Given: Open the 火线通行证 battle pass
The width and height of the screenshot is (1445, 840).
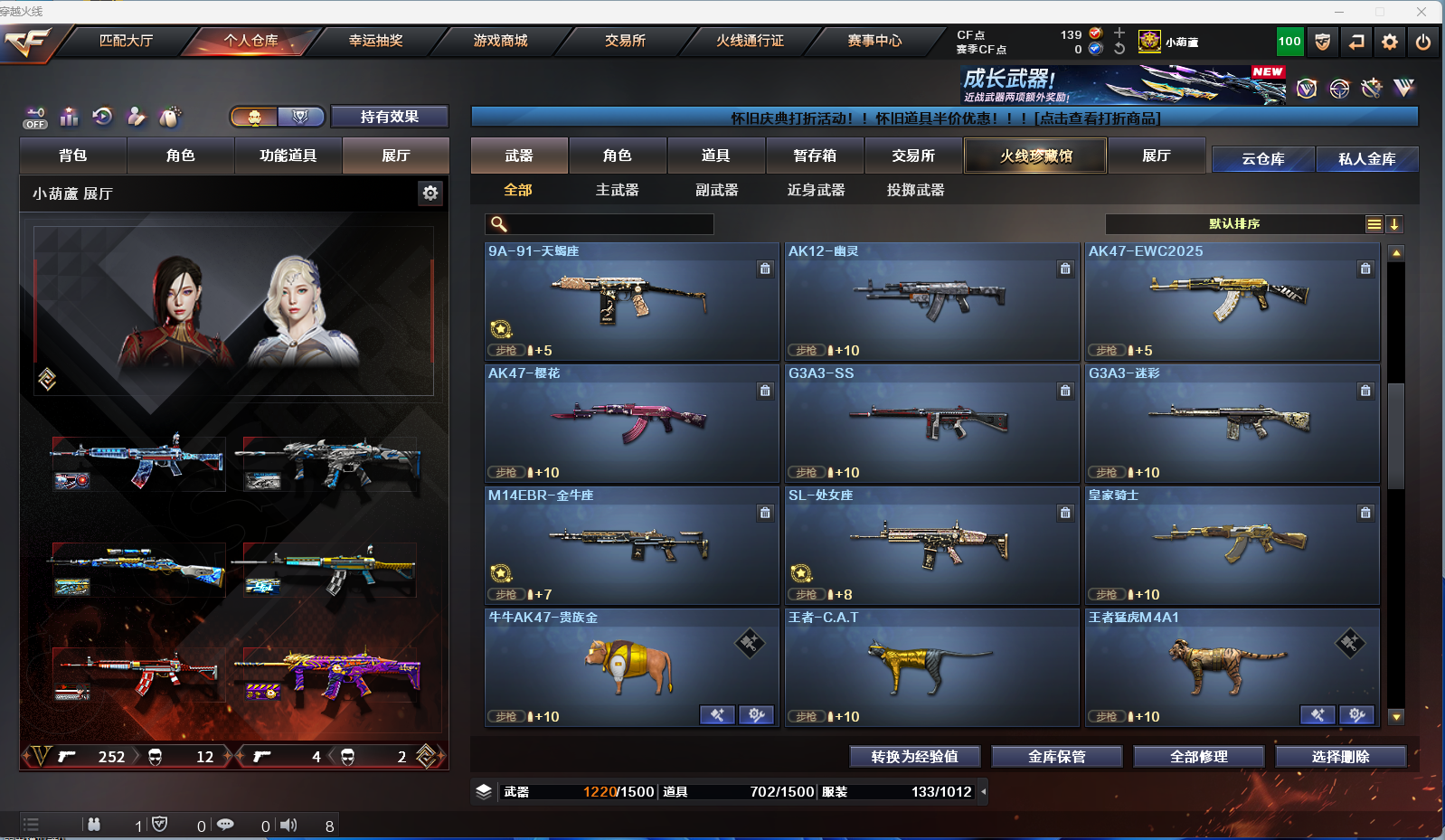Looking at the screenshot, I should point(750,41).
